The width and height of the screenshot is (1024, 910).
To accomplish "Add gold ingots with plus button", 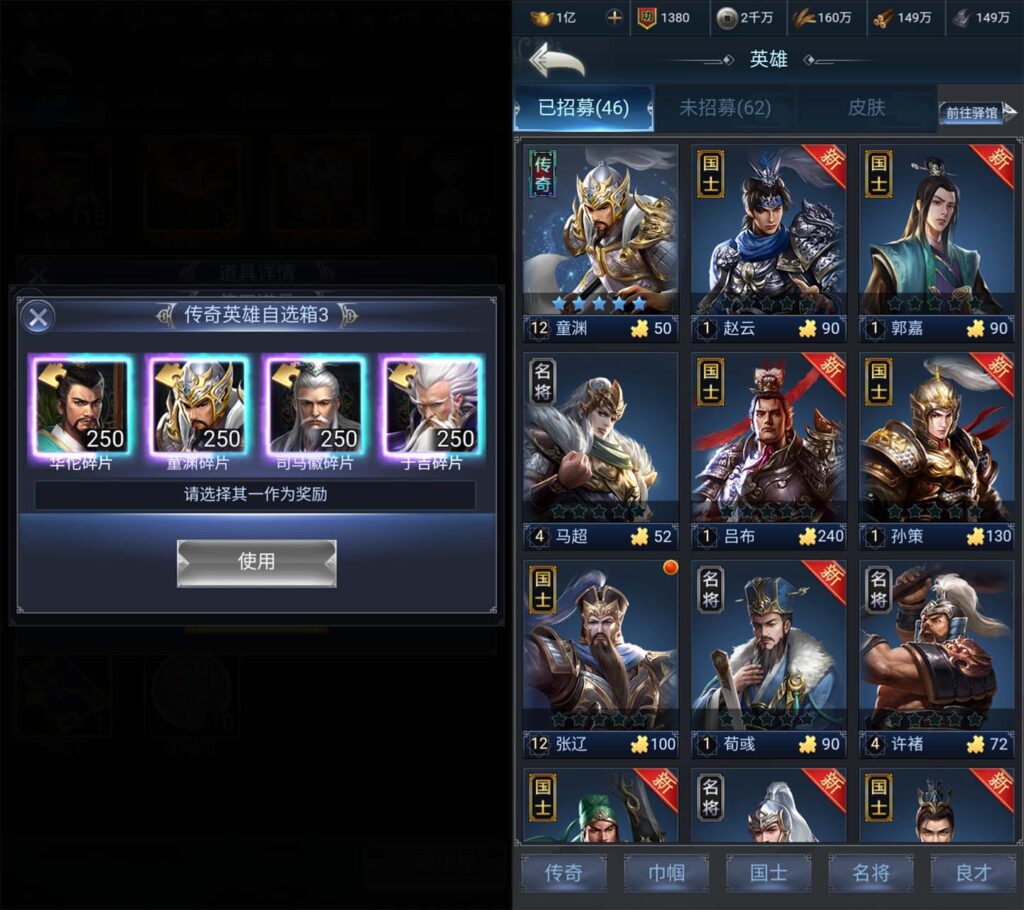I will tap(615, 18).
